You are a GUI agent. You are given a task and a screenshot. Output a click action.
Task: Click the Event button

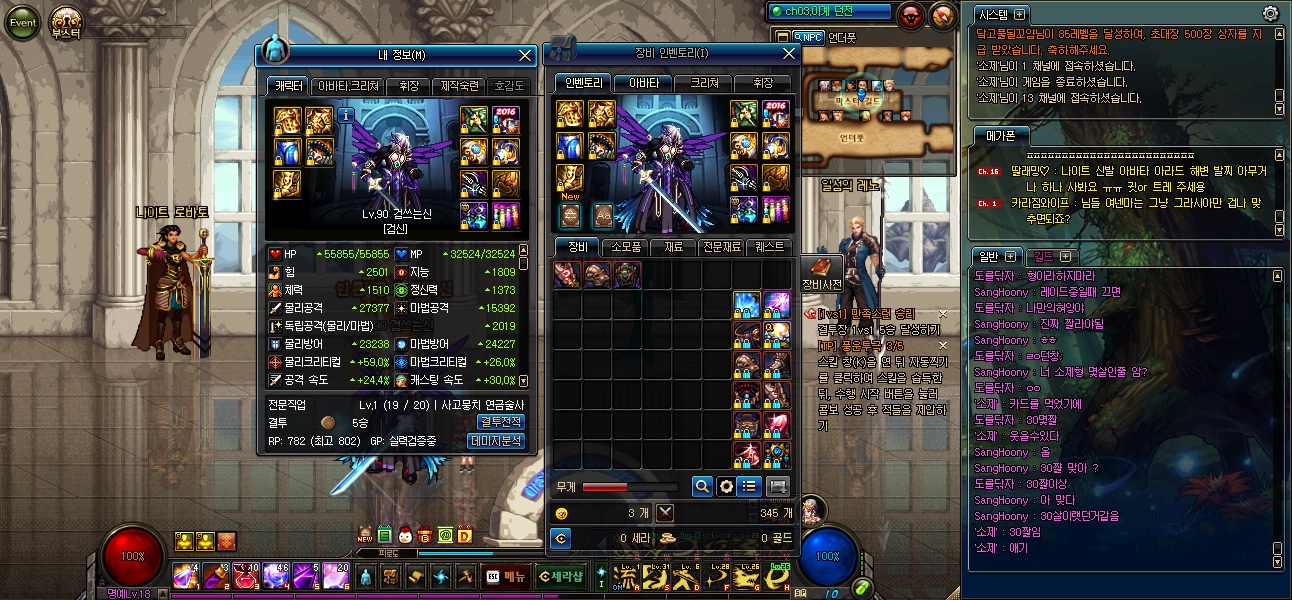tap(22, 22)
